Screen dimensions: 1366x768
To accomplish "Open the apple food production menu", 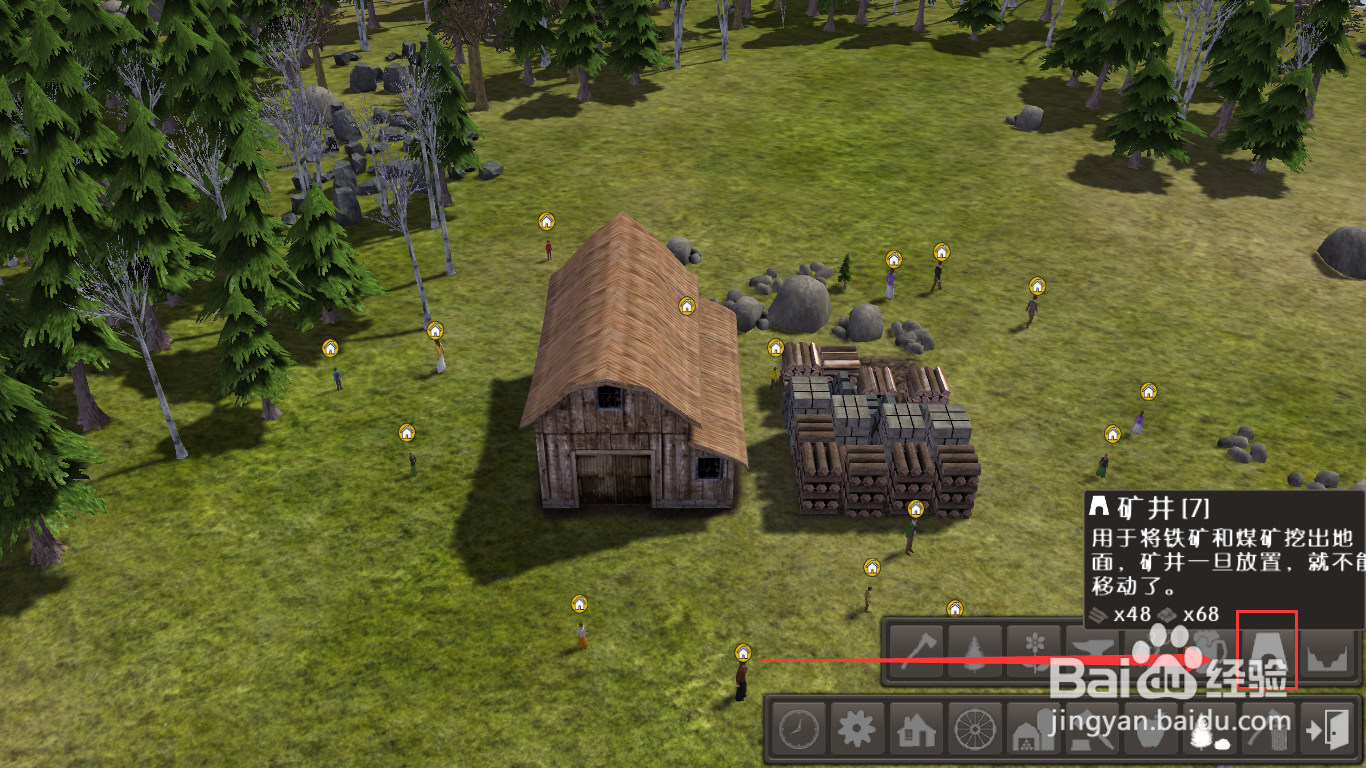I will pos(1151,731).
